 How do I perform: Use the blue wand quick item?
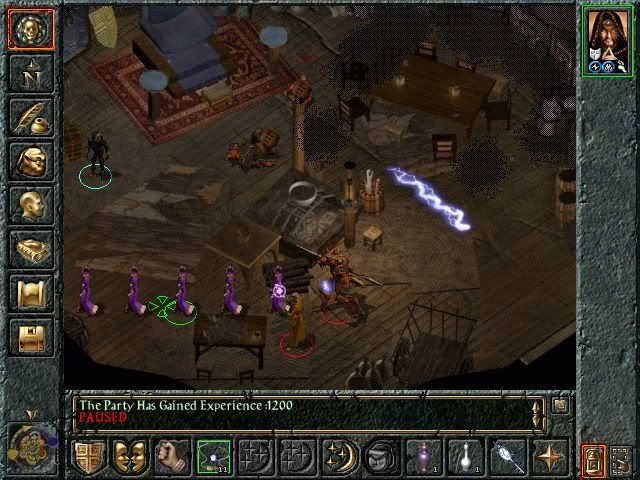click(x=508, y=458)
